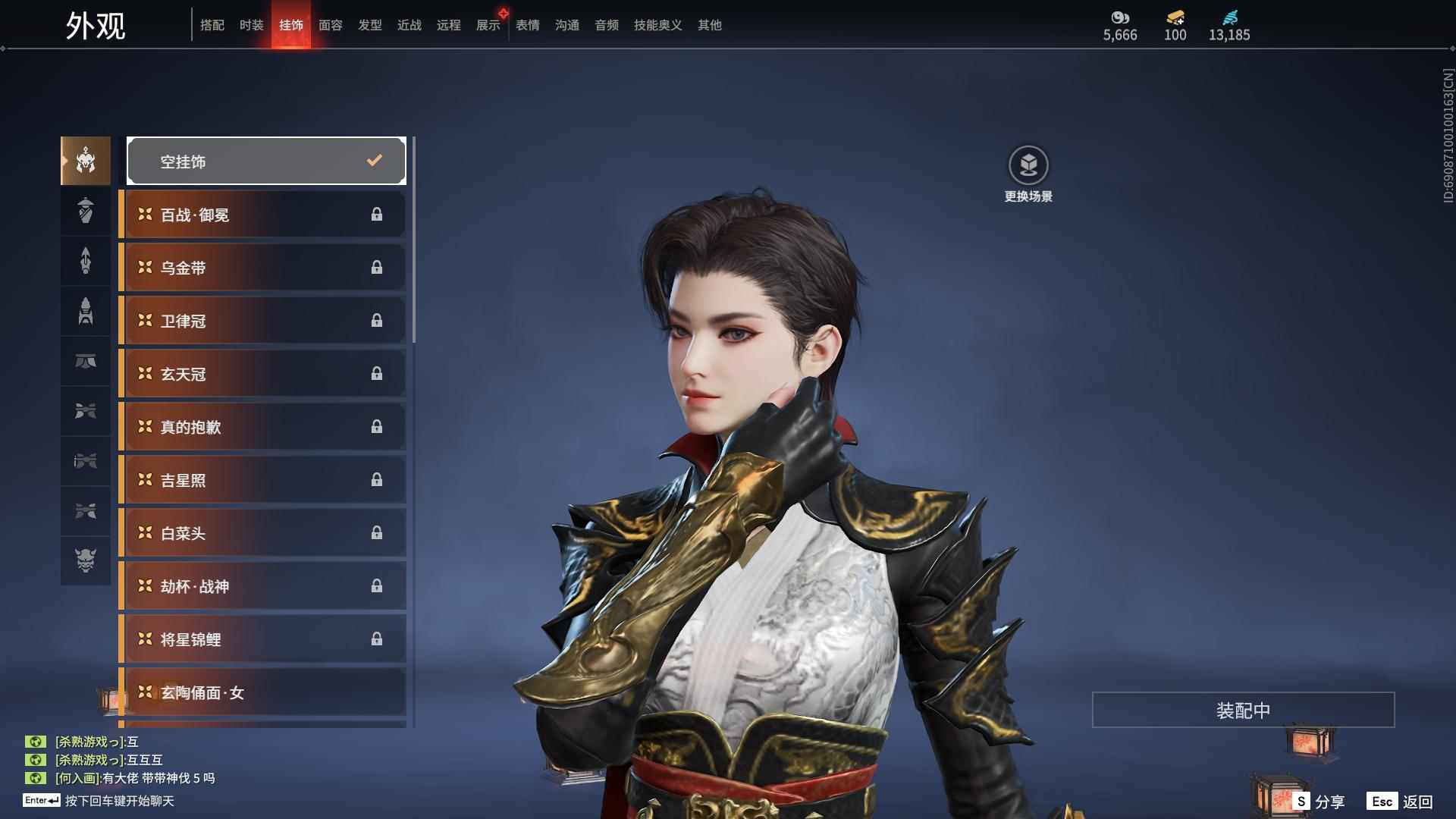Open the 时装 costume tab
1456x819 pixels.
click(252, 25)
